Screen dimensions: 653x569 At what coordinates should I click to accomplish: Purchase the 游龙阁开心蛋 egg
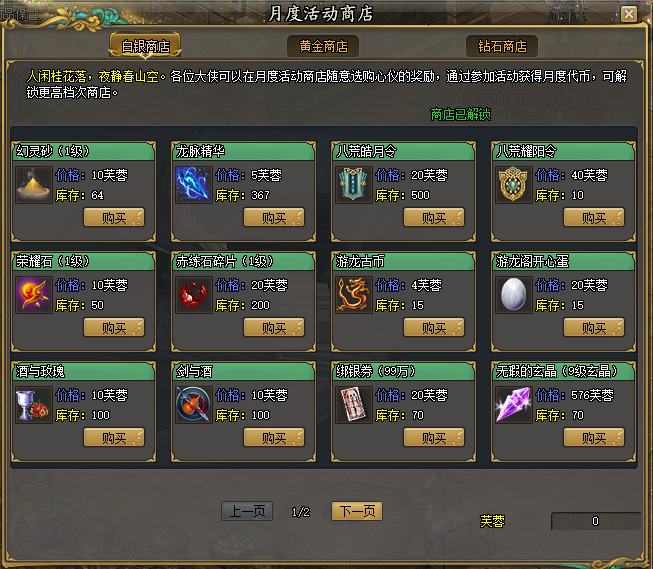click(593, 327)
